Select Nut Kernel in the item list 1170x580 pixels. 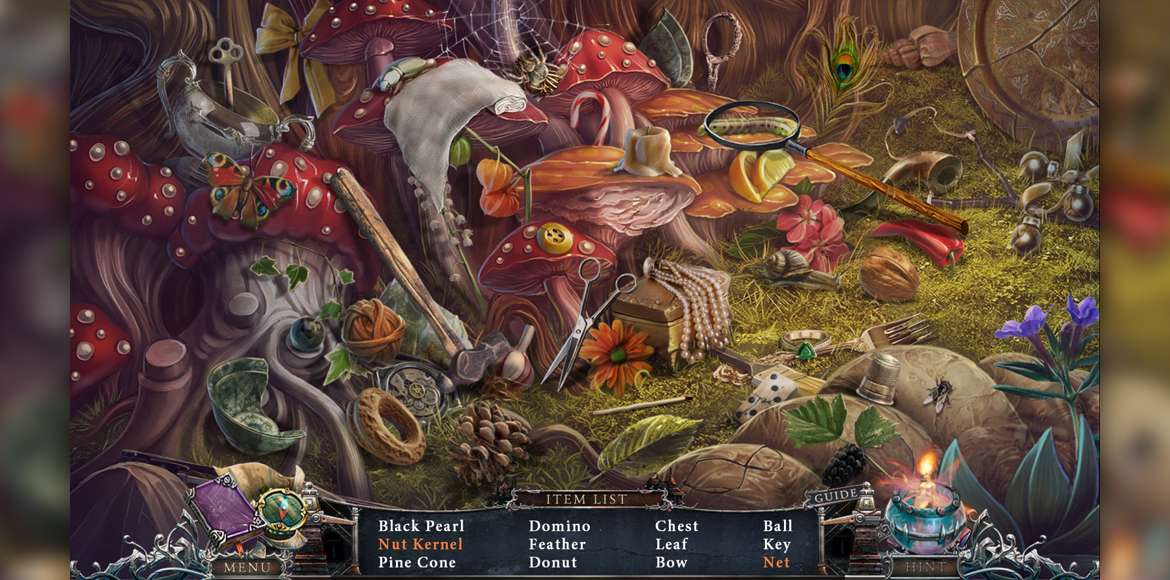click(x=420, y=544)
